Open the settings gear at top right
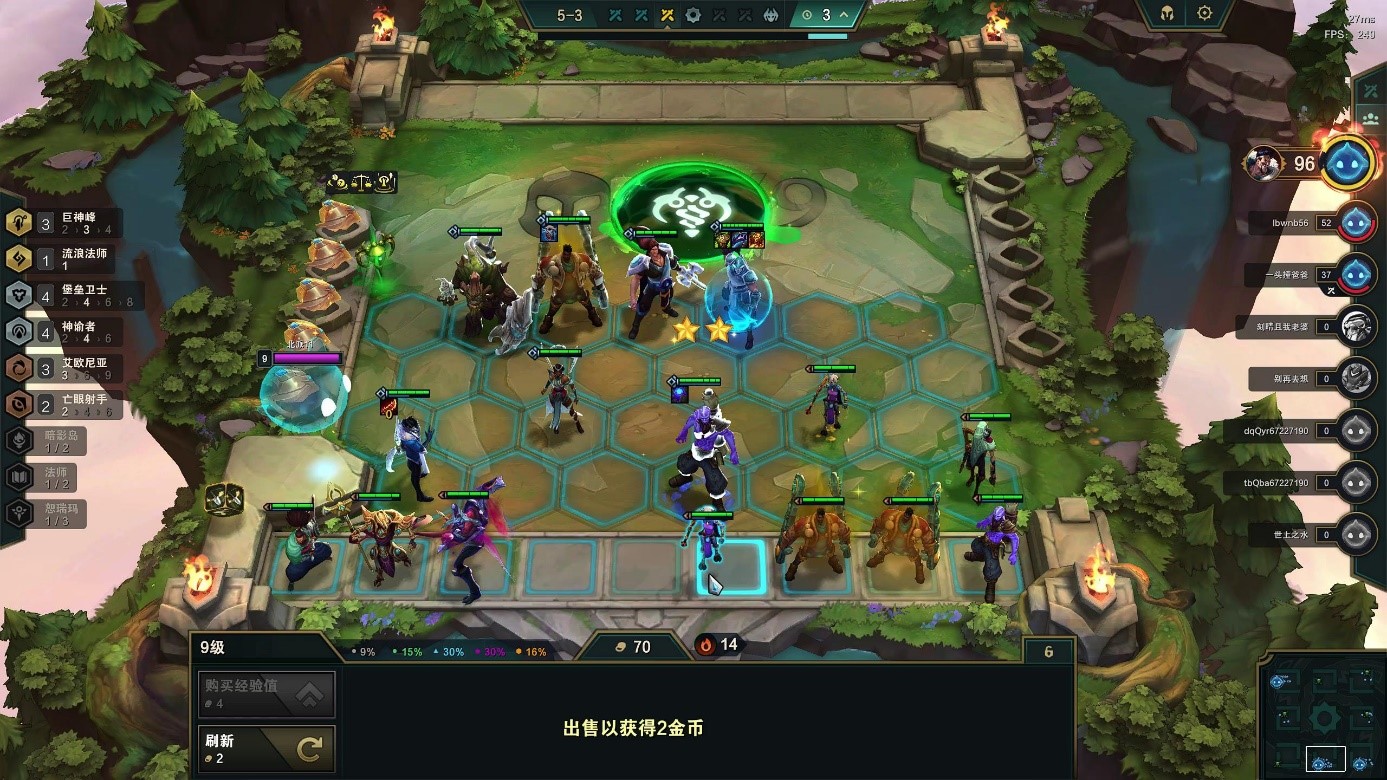 click(1204, 13)
